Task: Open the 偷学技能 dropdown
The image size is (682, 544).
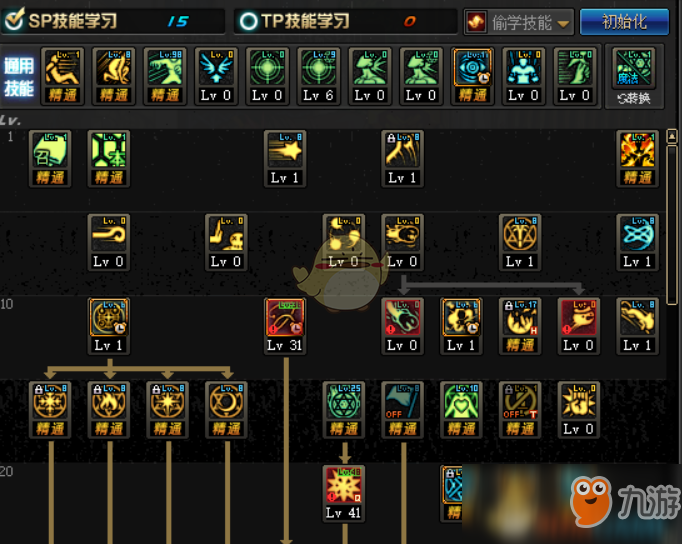Action: (x=517, y=22)
